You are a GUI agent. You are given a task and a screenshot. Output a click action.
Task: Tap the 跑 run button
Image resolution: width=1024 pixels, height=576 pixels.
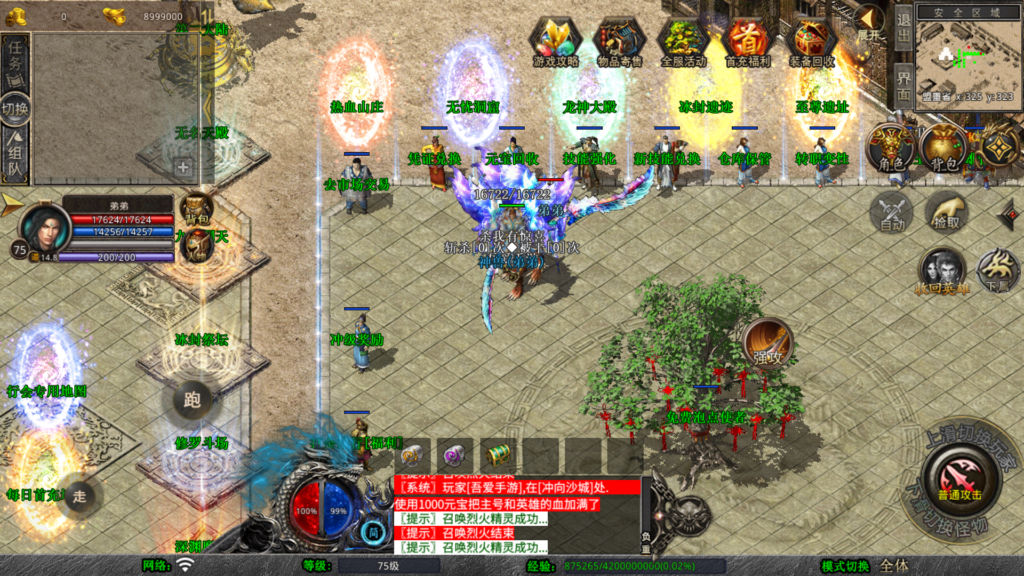pyautogui.click(x=192, y=401)
